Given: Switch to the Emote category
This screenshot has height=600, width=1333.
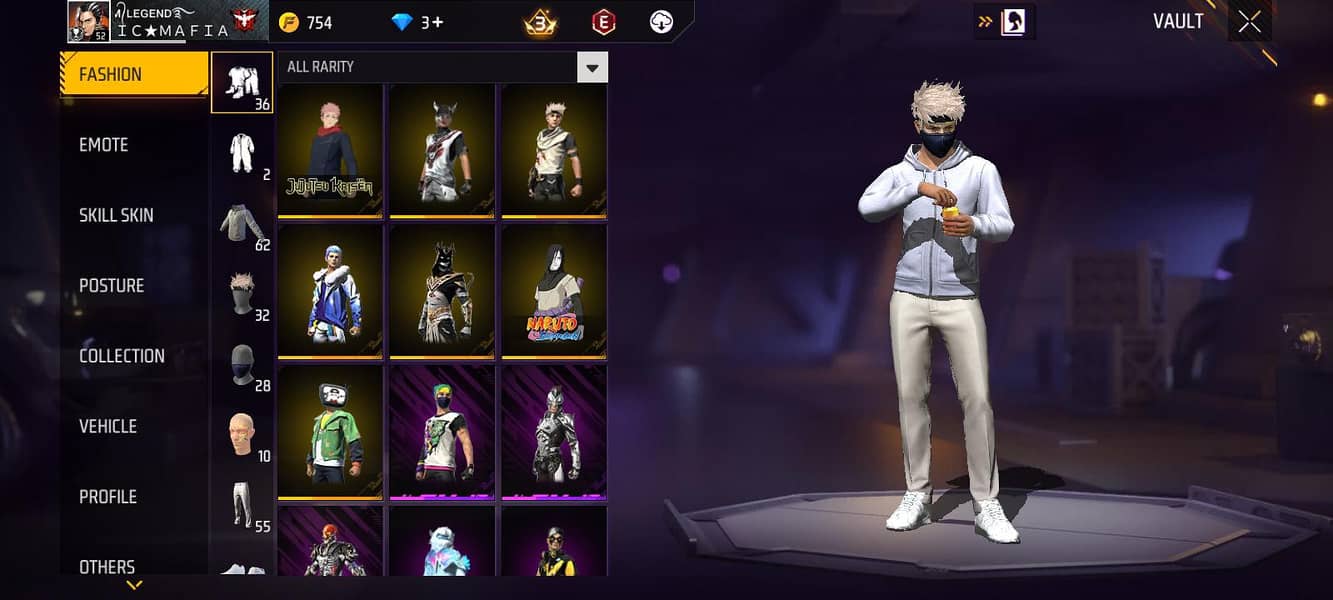Looking at the screenshot, I should tap(104, 145).
